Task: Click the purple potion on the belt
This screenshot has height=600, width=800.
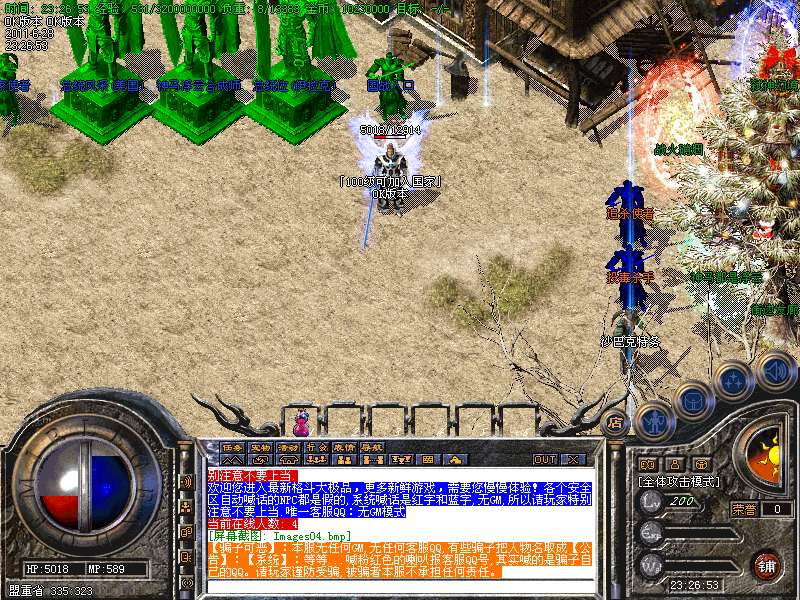Action: (x=300, y=415)
